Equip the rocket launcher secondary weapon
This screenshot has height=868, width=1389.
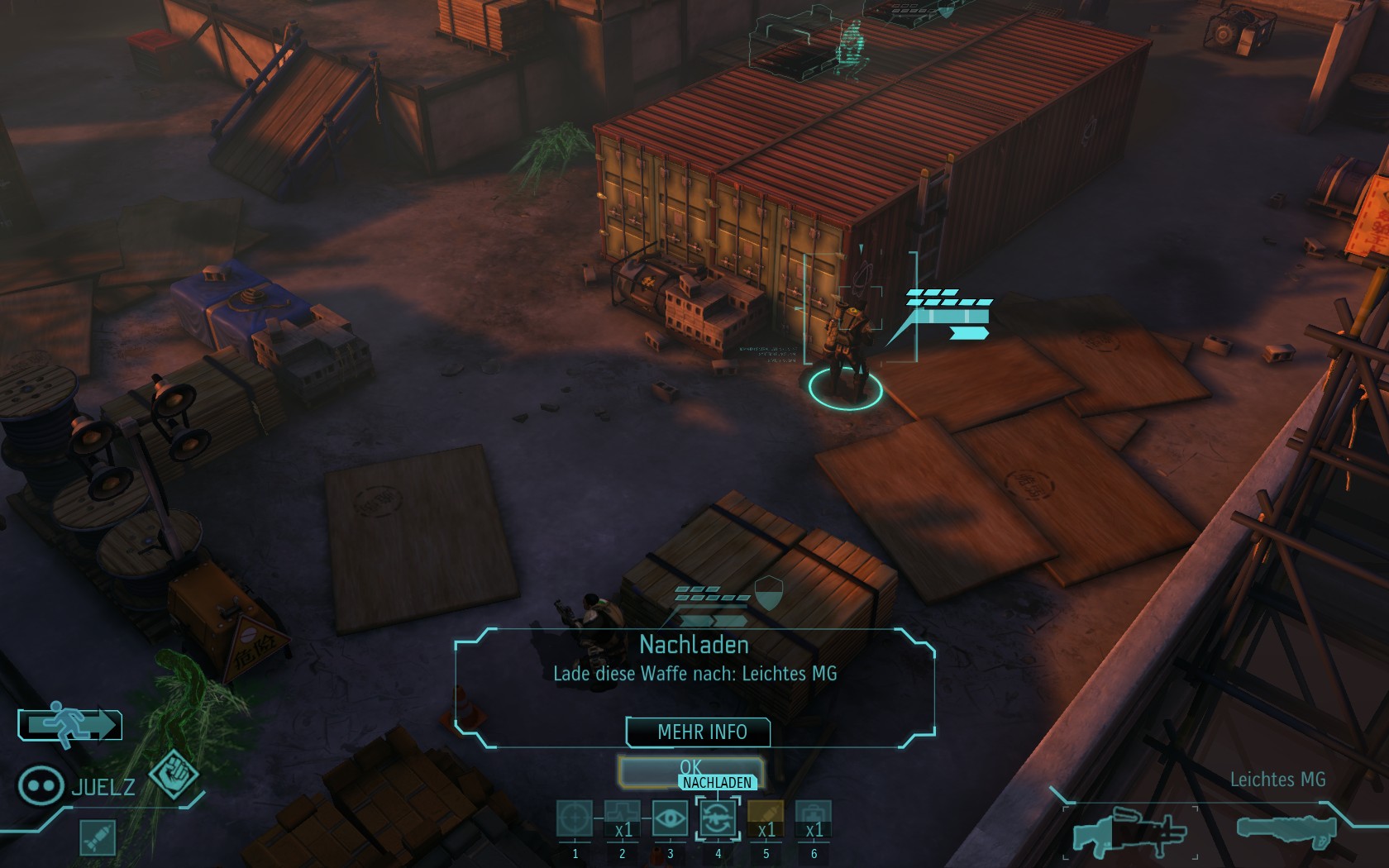pos(1286,829)
